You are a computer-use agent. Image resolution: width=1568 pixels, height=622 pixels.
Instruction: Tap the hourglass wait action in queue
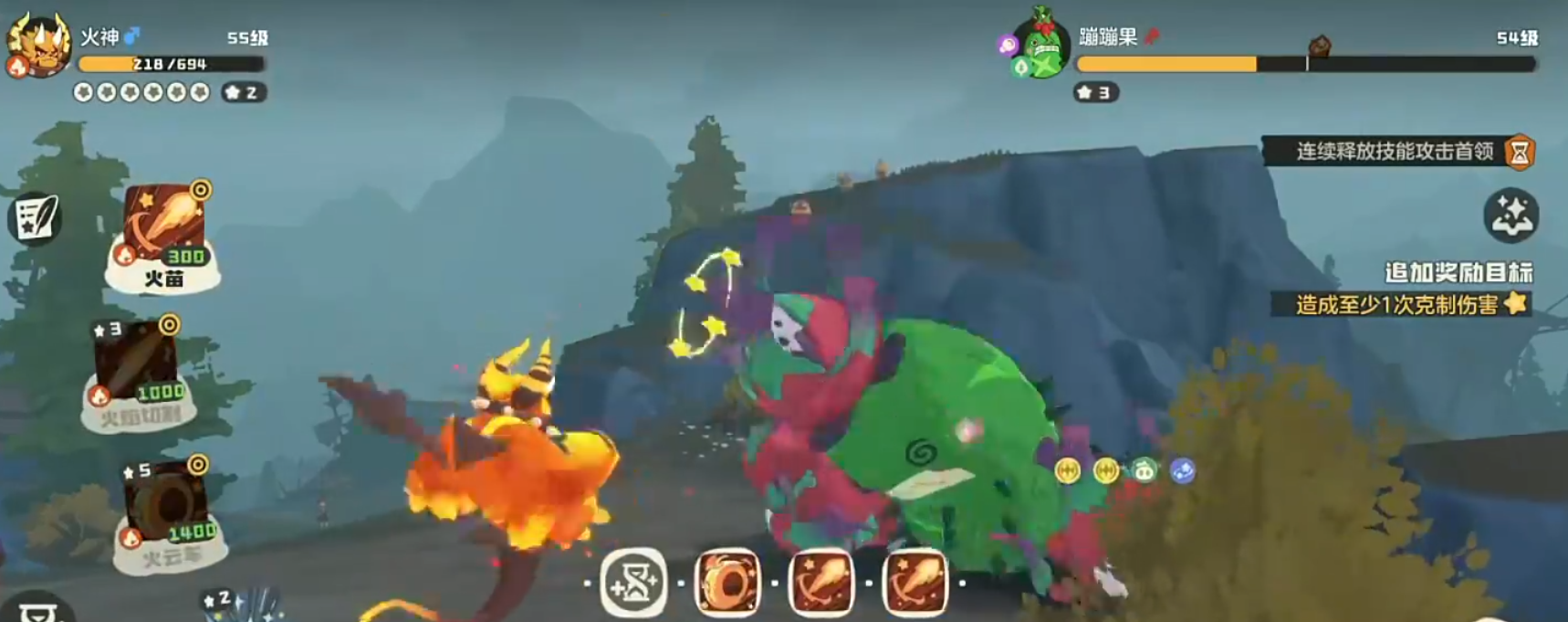pyautogui.click(x=633, y=582)
